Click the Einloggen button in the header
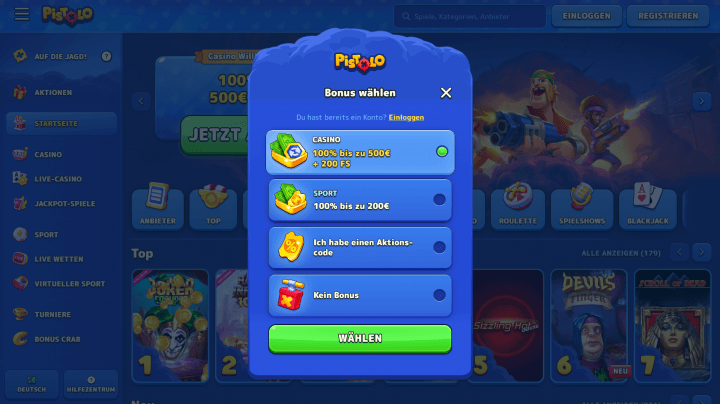Screen dimensions: 720x404 (587, 16)
